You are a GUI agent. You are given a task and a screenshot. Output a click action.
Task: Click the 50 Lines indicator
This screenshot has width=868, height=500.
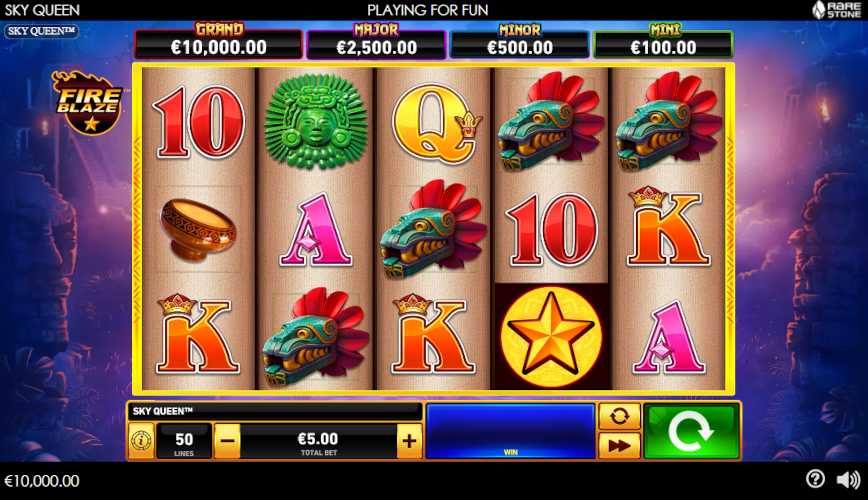[184, 440]
